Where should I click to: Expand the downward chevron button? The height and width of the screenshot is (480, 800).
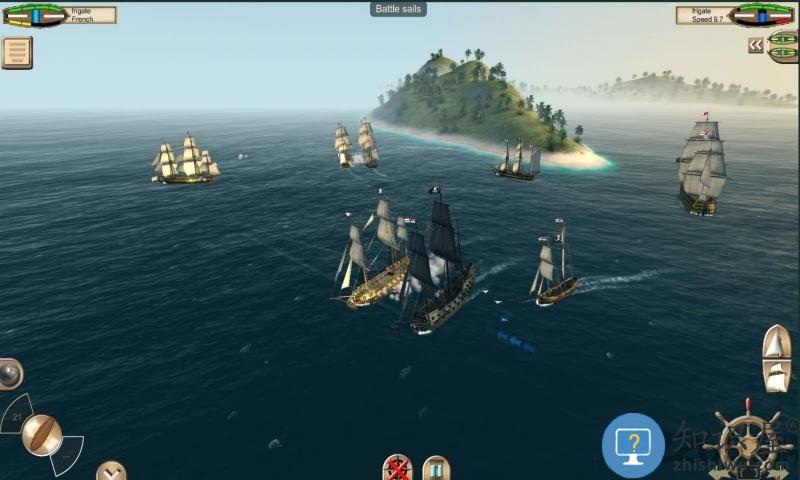(111, 470)
